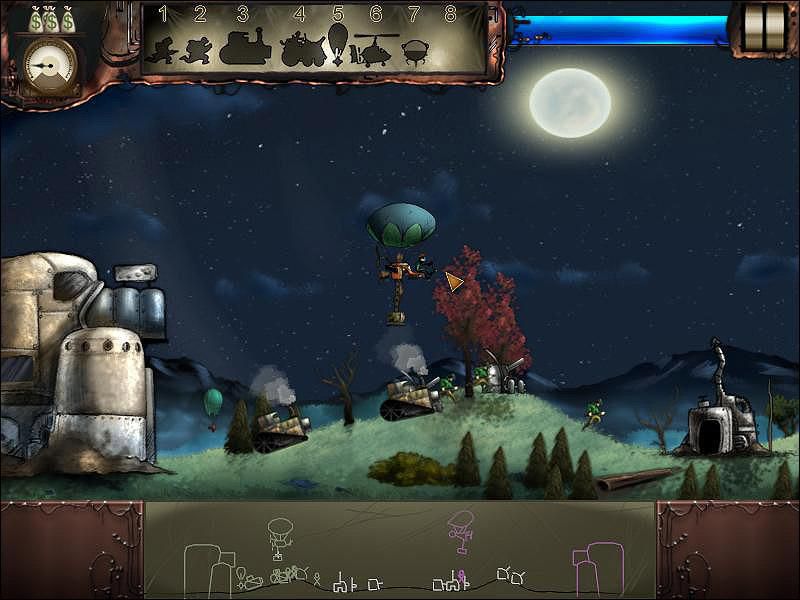
Task: Click the battlefield minimap sketch panel
Action: click(x=400, y=550)
